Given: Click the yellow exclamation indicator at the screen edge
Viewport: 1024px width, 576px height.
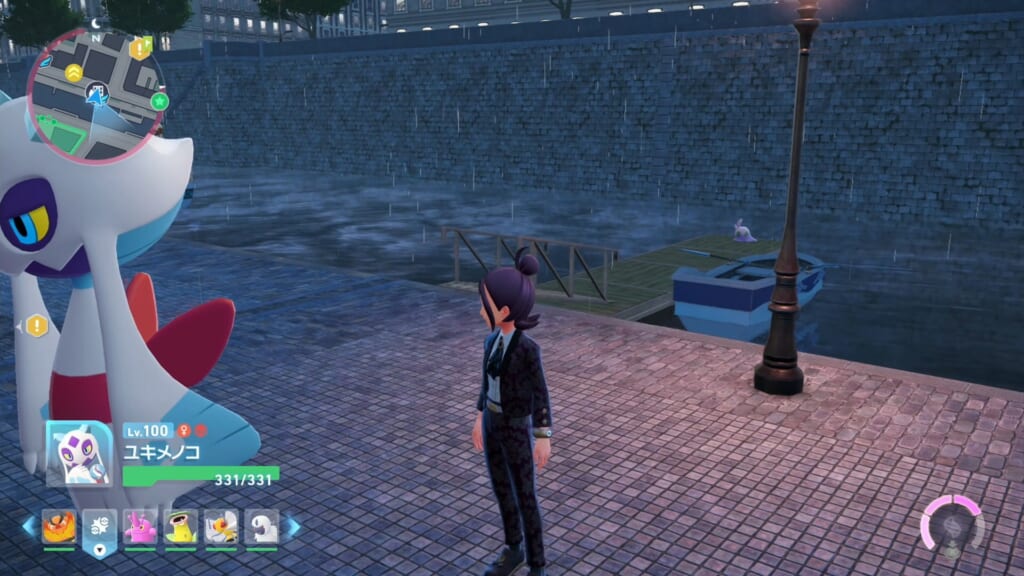Looking at the screenshot, I should [x=37, y=325].
